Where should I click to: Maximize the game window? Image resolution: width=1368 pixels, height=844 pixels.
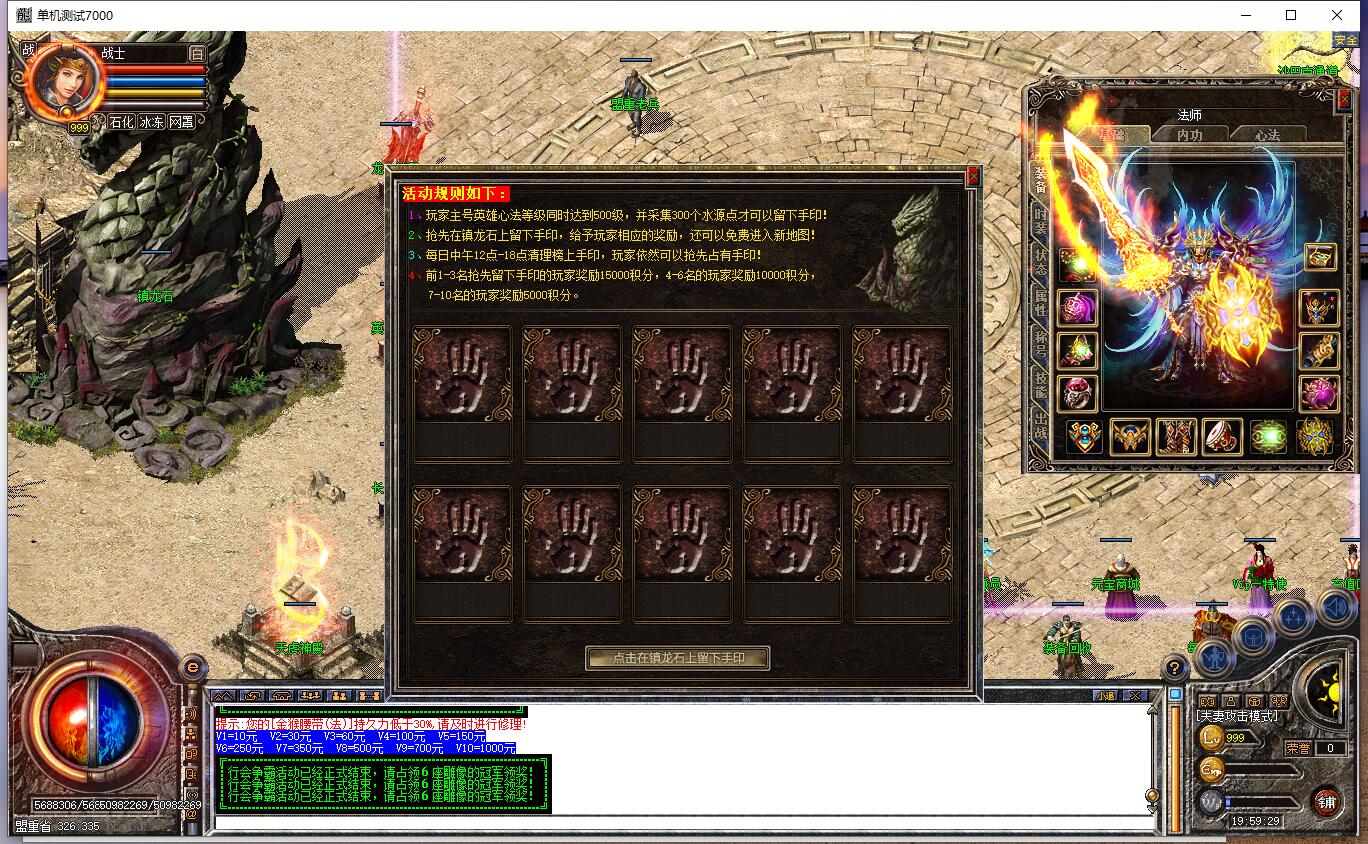click(x=1291, y=15)
